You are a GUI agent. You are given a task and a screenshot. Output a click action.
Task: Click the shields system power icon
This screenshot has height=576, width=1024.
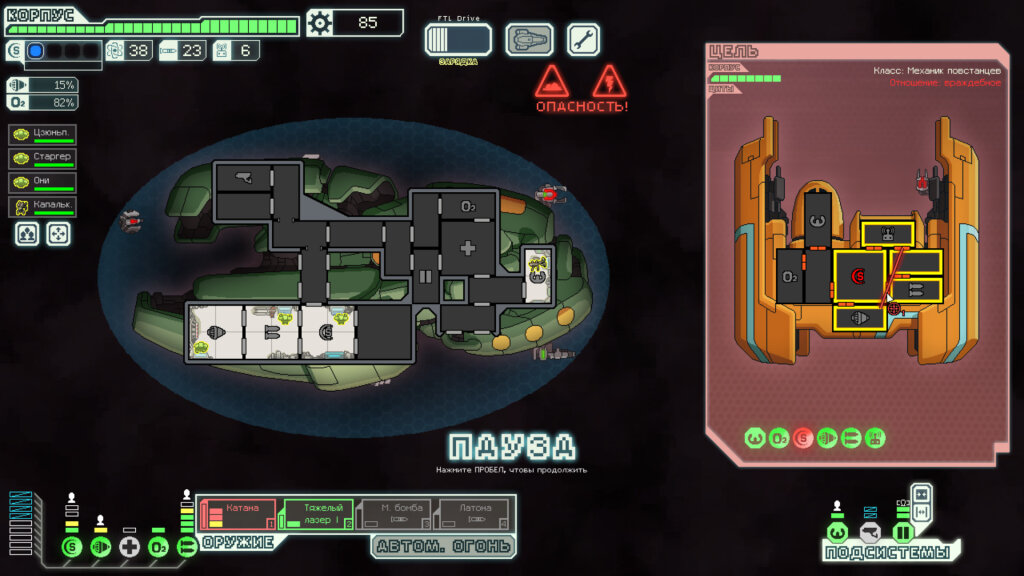coord(71,547)
